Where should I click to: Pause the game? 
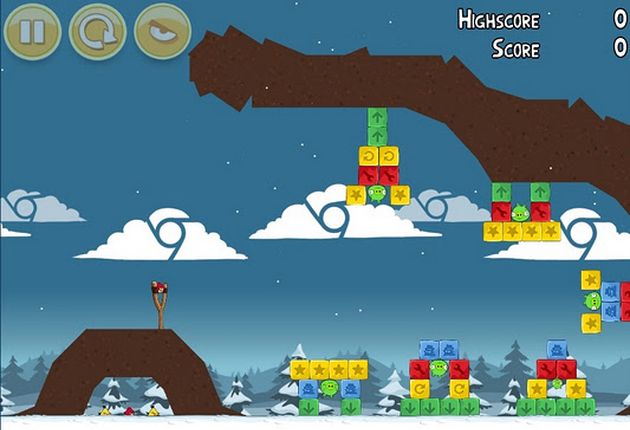click(x=32, y=31)
